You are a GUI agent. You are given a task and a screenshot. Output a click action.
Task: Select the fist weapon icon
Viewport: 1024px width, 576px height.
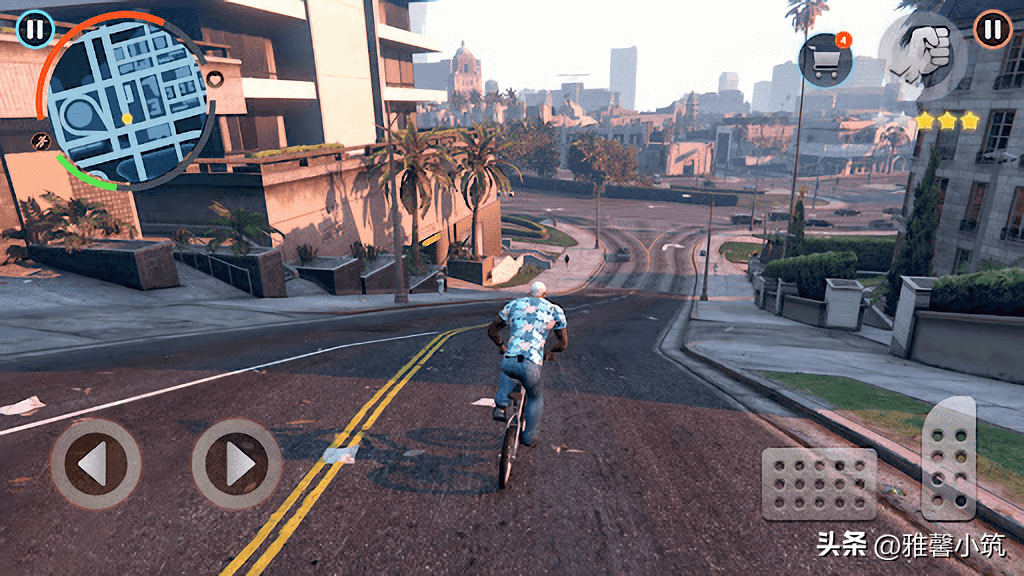tap(921, 55)
